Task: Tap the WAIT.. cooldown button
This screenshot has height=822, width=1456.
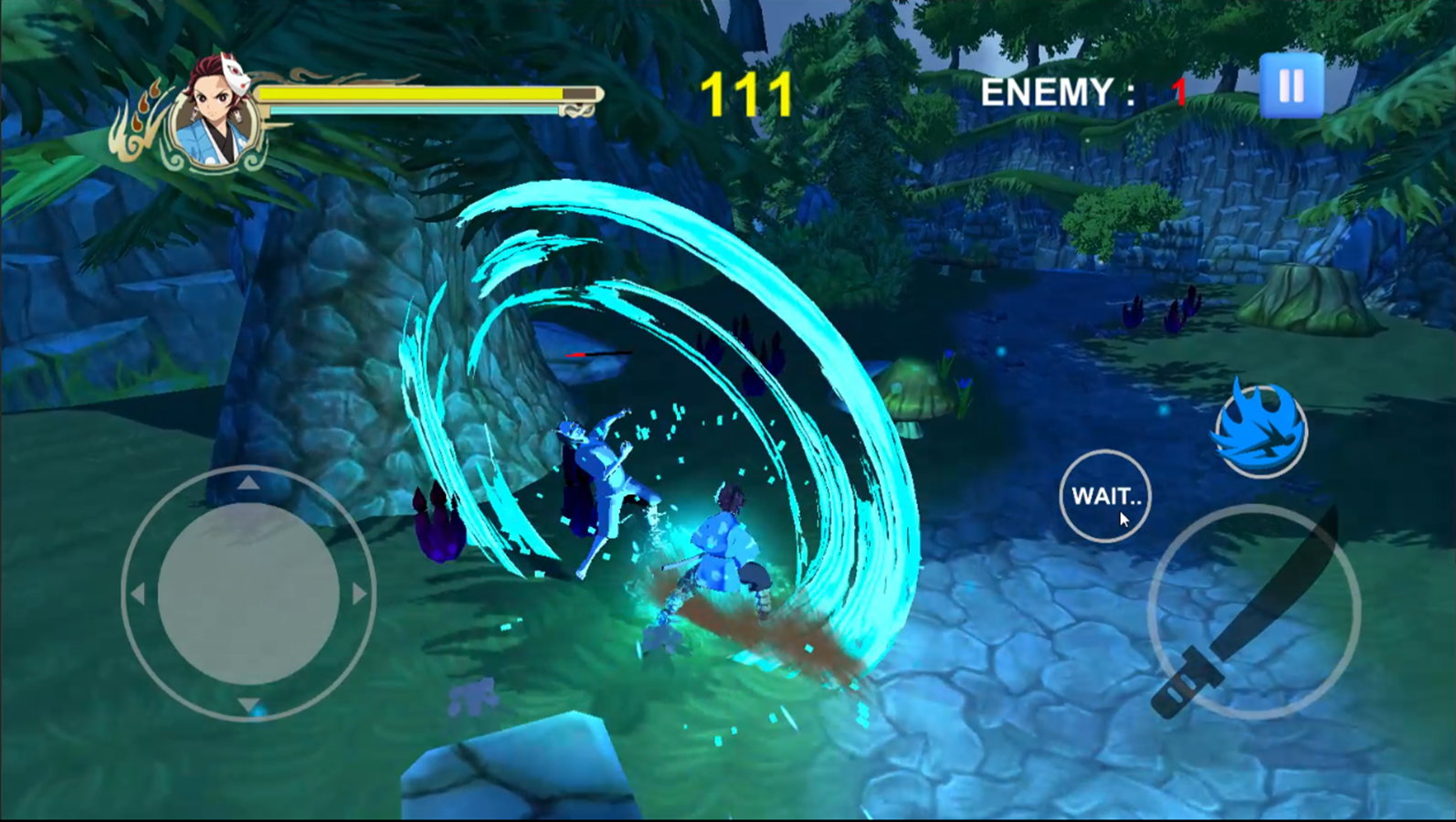Action: point(1105,496)
